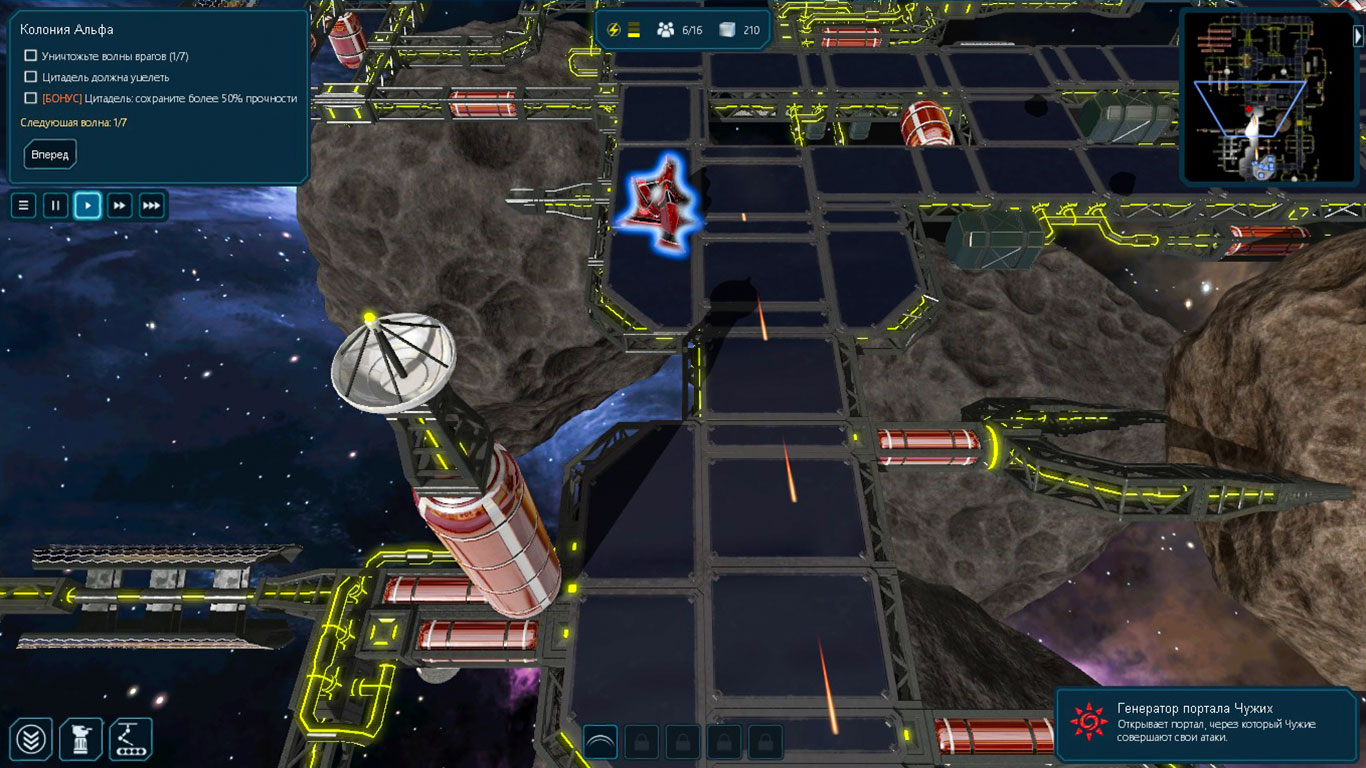1366x768 pixels.
Task: Switch to triple fast-forward speed
Action: click(152, 206)
